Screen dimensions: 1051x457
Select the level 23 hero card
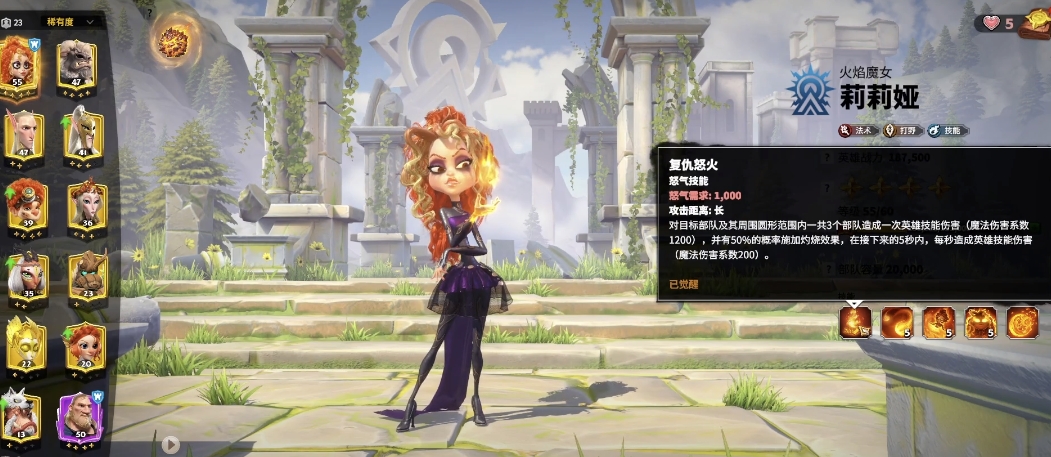[x=86, y=277]
